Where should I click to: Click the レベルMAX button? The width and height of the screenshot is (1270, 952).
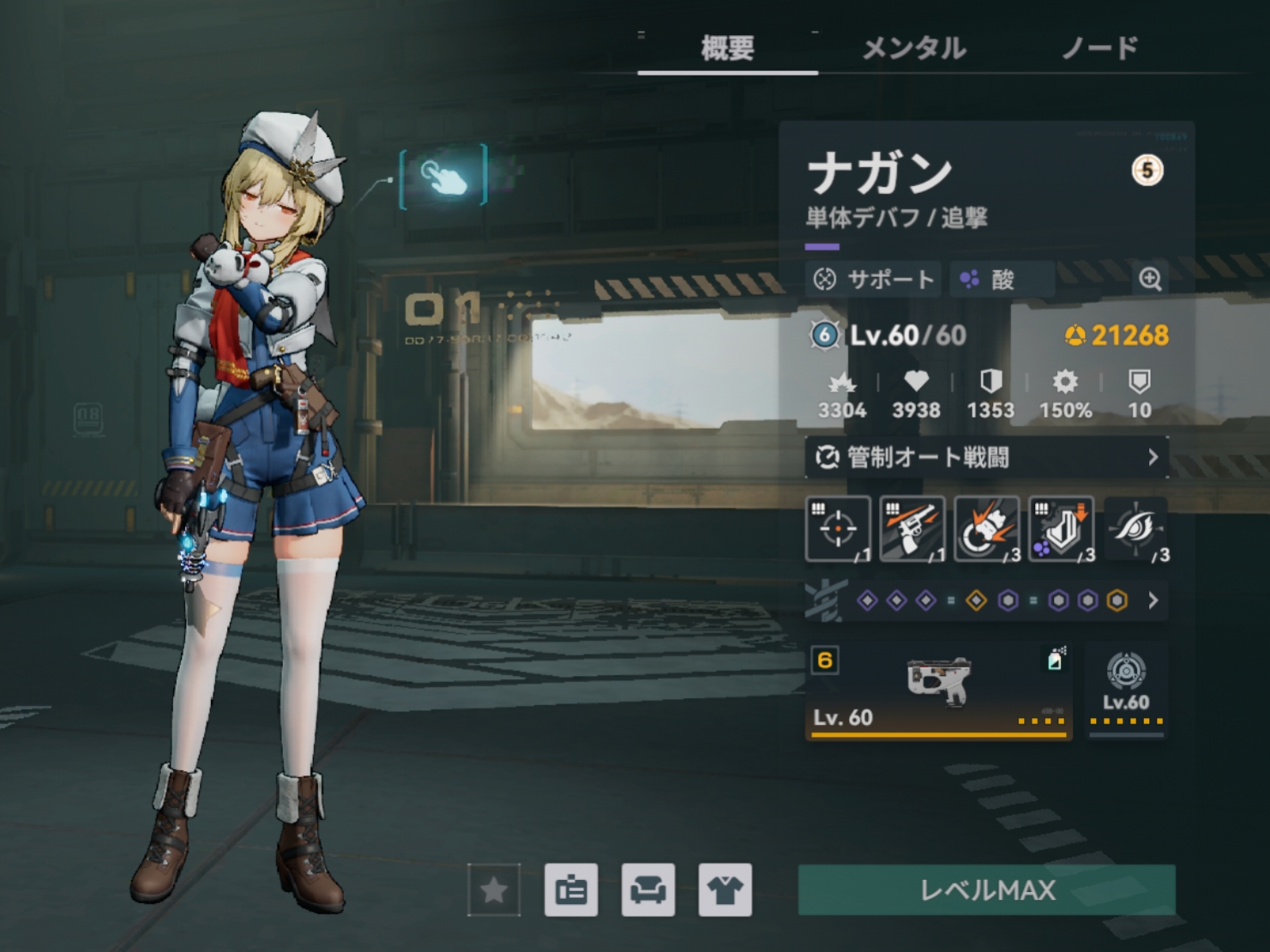[x=986, y=890]
